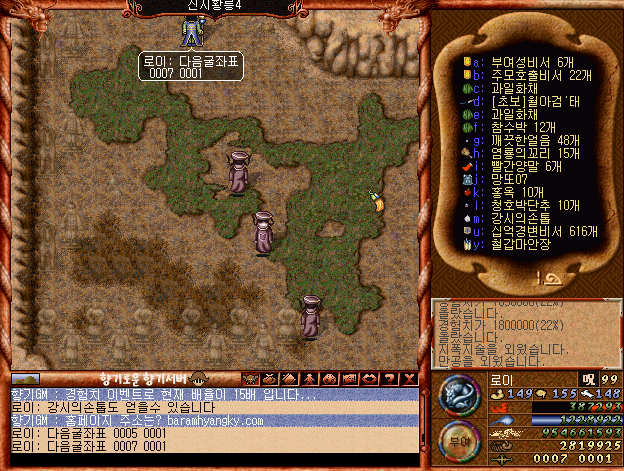This screenshot has height=471, width=624.
Task: Click the X icon on the toolbar
Action: point(409,378)
